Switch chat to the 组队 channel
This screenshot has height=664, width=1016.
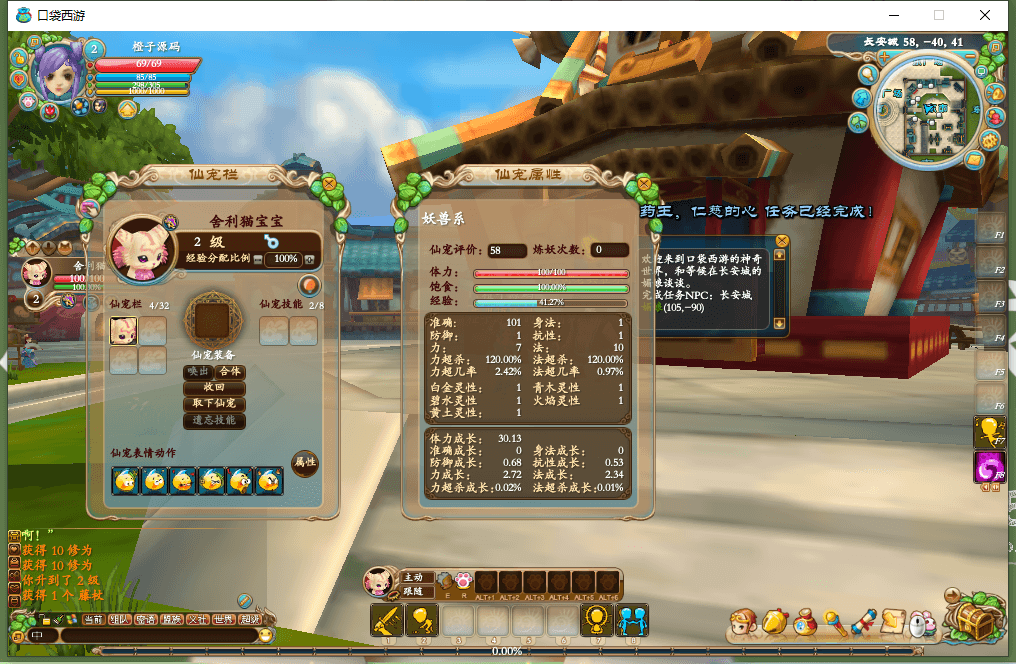click(120, 620)
